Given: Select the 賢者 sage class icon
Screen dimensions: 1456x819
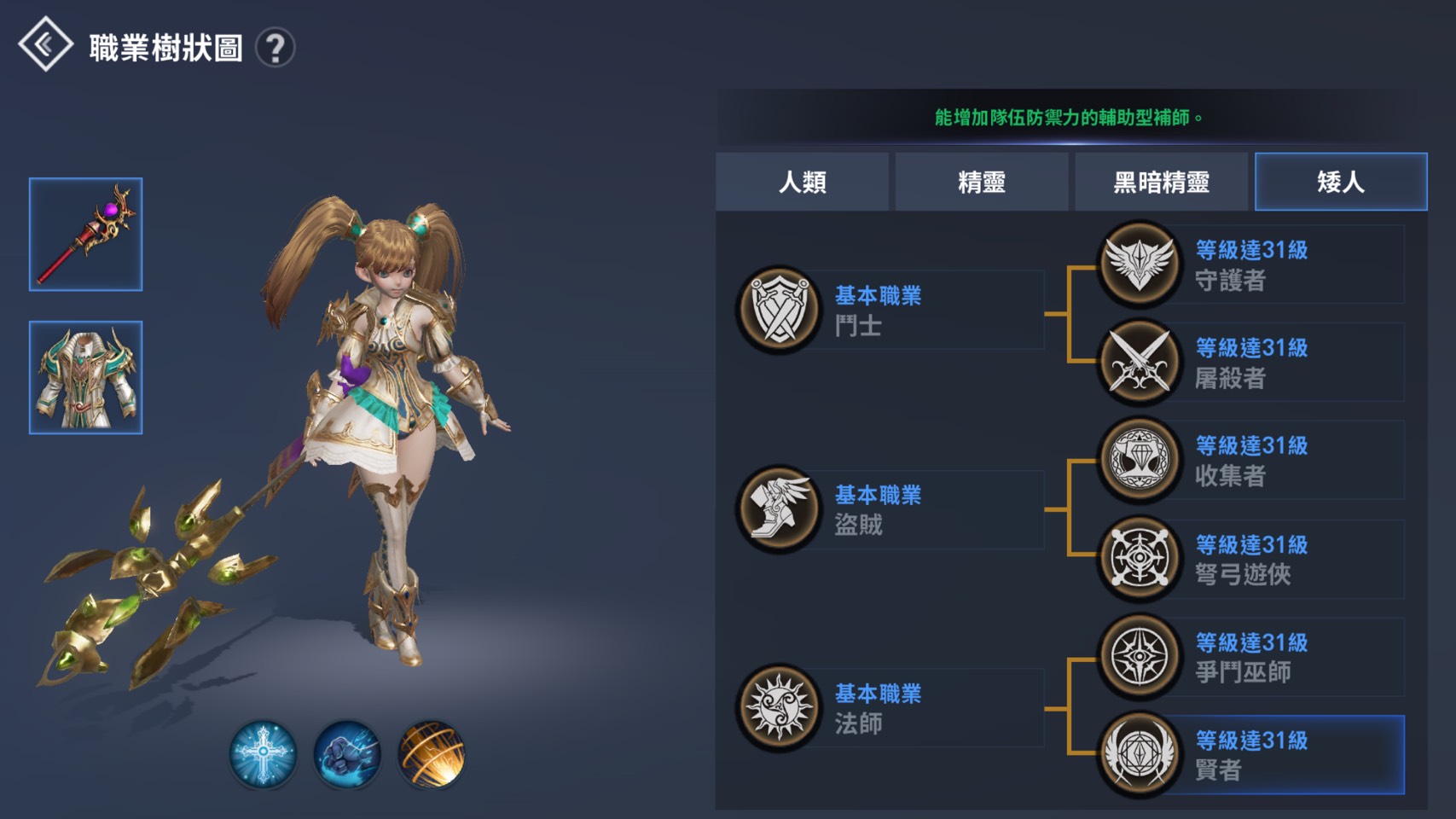Looking at the screenshot, I should [1139, 755].
